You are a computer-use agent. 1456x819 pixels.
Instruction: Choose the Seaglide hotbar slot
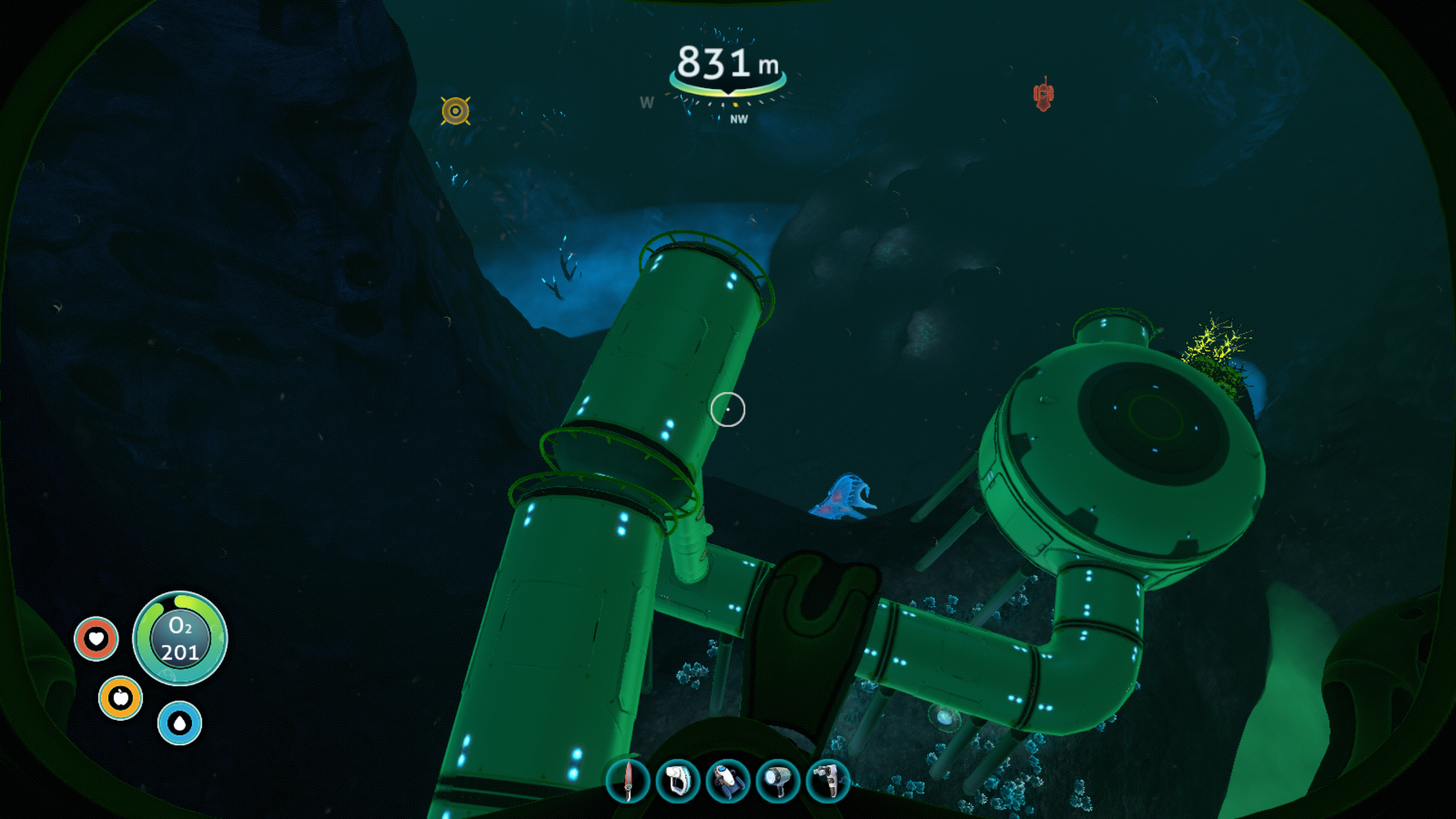(x=728, y=781)
